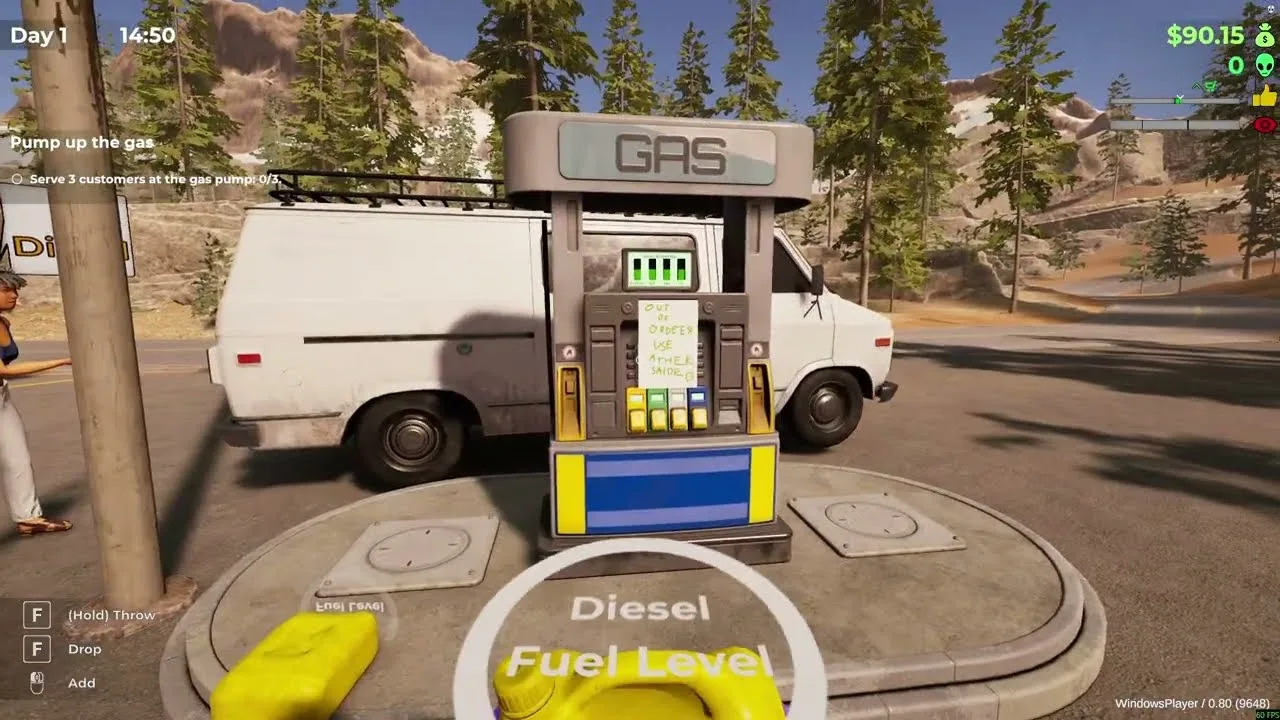This screenshot has height=720, width=1280.
Task: Click the green marker on the compass slider
Action: [x=1178, y=100]
